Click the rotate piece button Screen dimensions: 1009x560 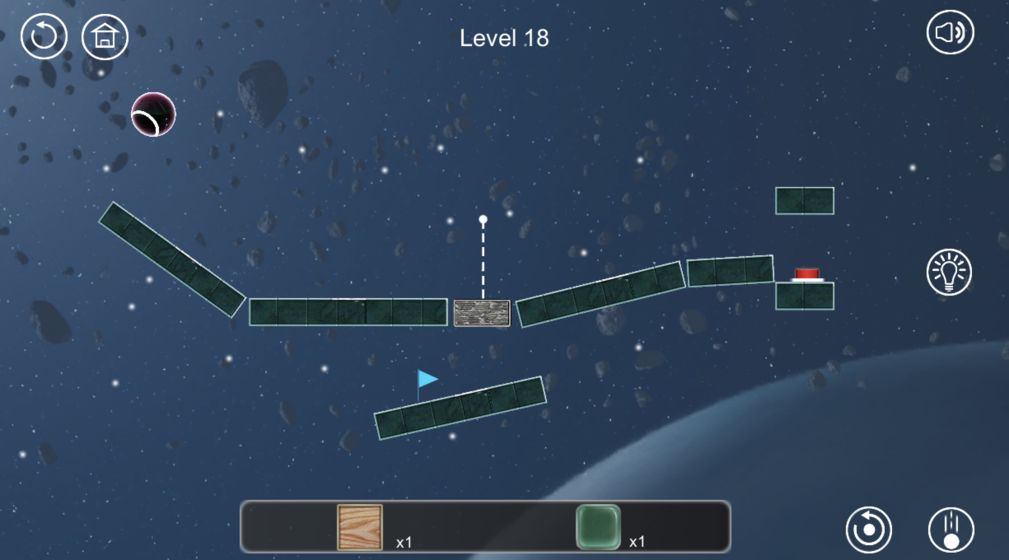[868, 529]
